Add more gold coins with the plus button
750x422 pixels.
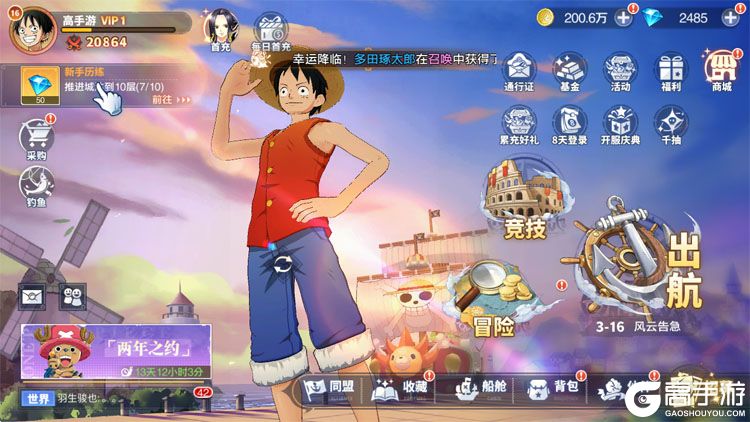tap(623, 17)
